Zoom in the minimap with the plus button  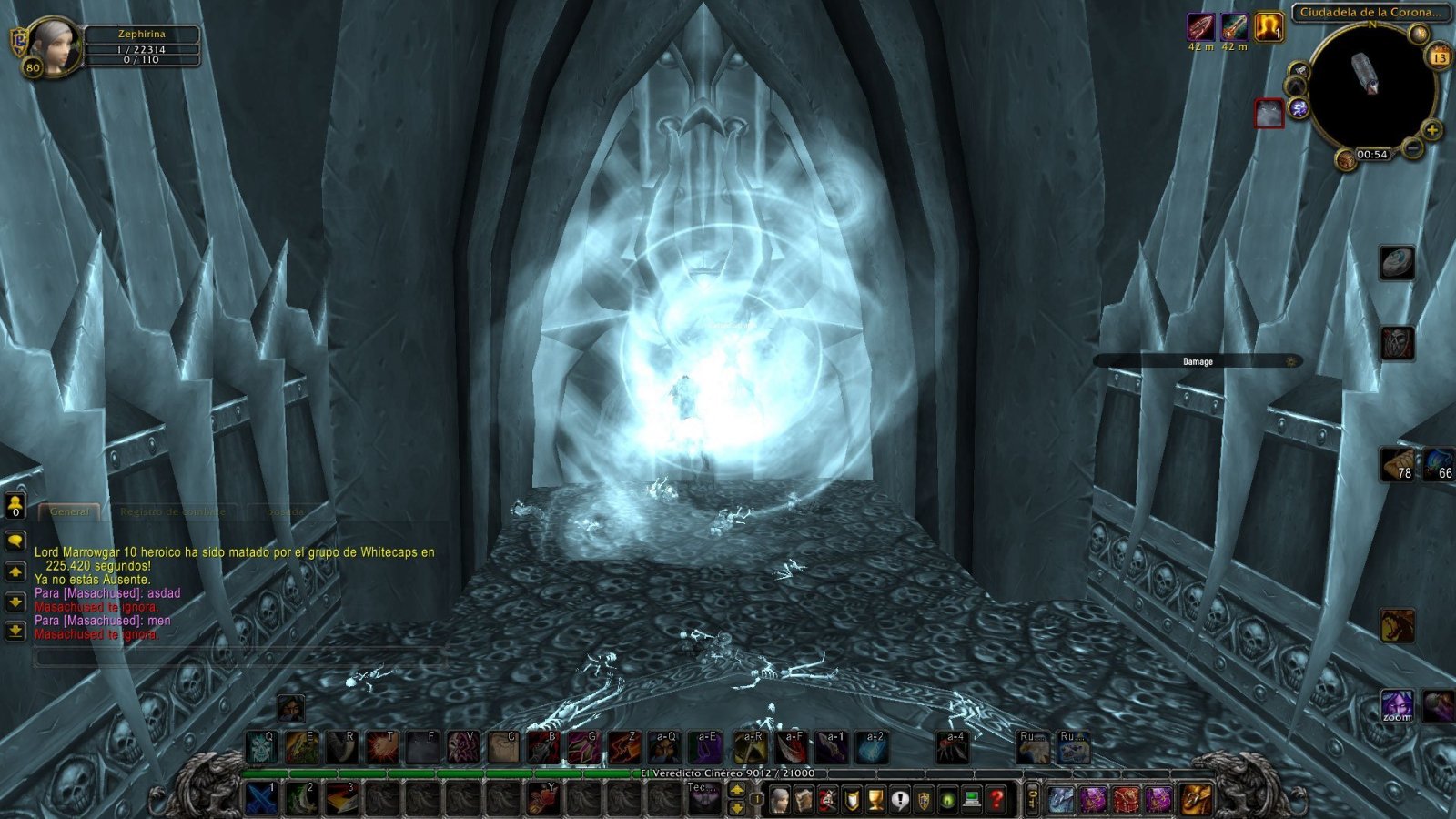pos(1431,130)
